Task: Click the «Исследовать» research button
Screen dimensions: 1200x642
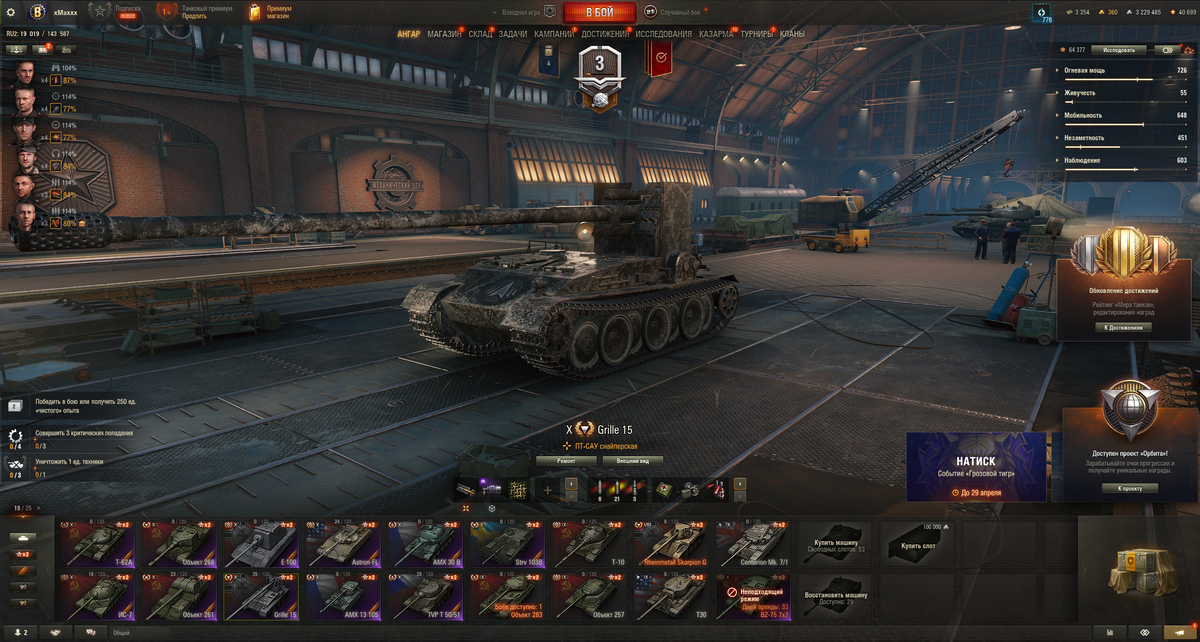Action: pos(1119,49)
